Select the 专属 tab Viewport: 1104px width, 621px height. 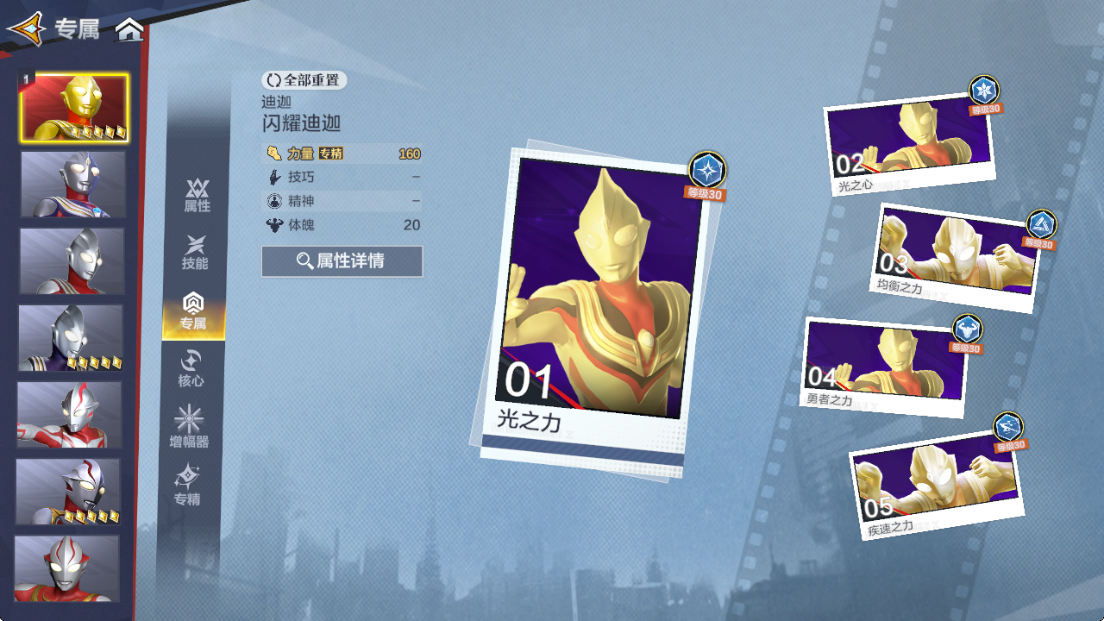(x=193, y=311)
